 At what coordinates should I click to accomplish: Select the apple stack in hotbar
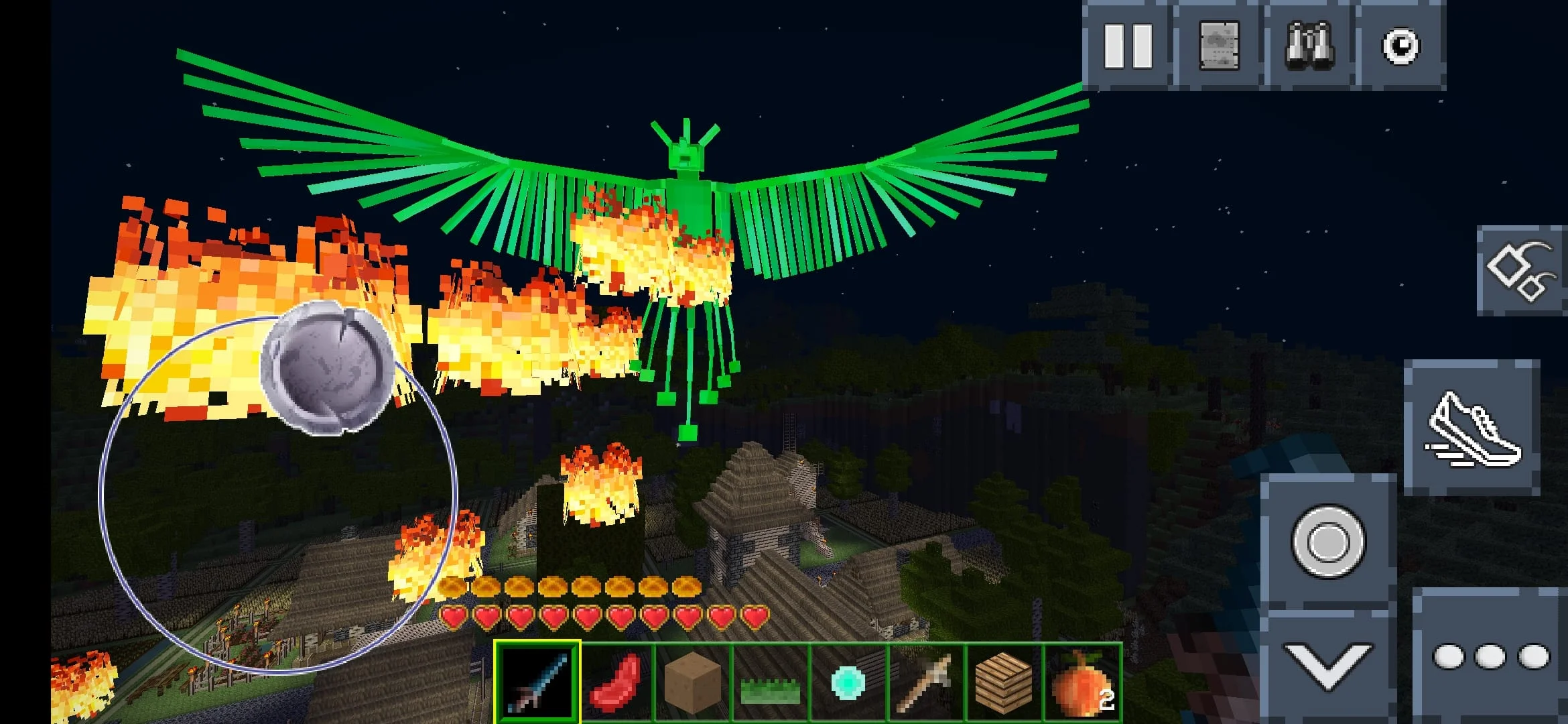1082,682
